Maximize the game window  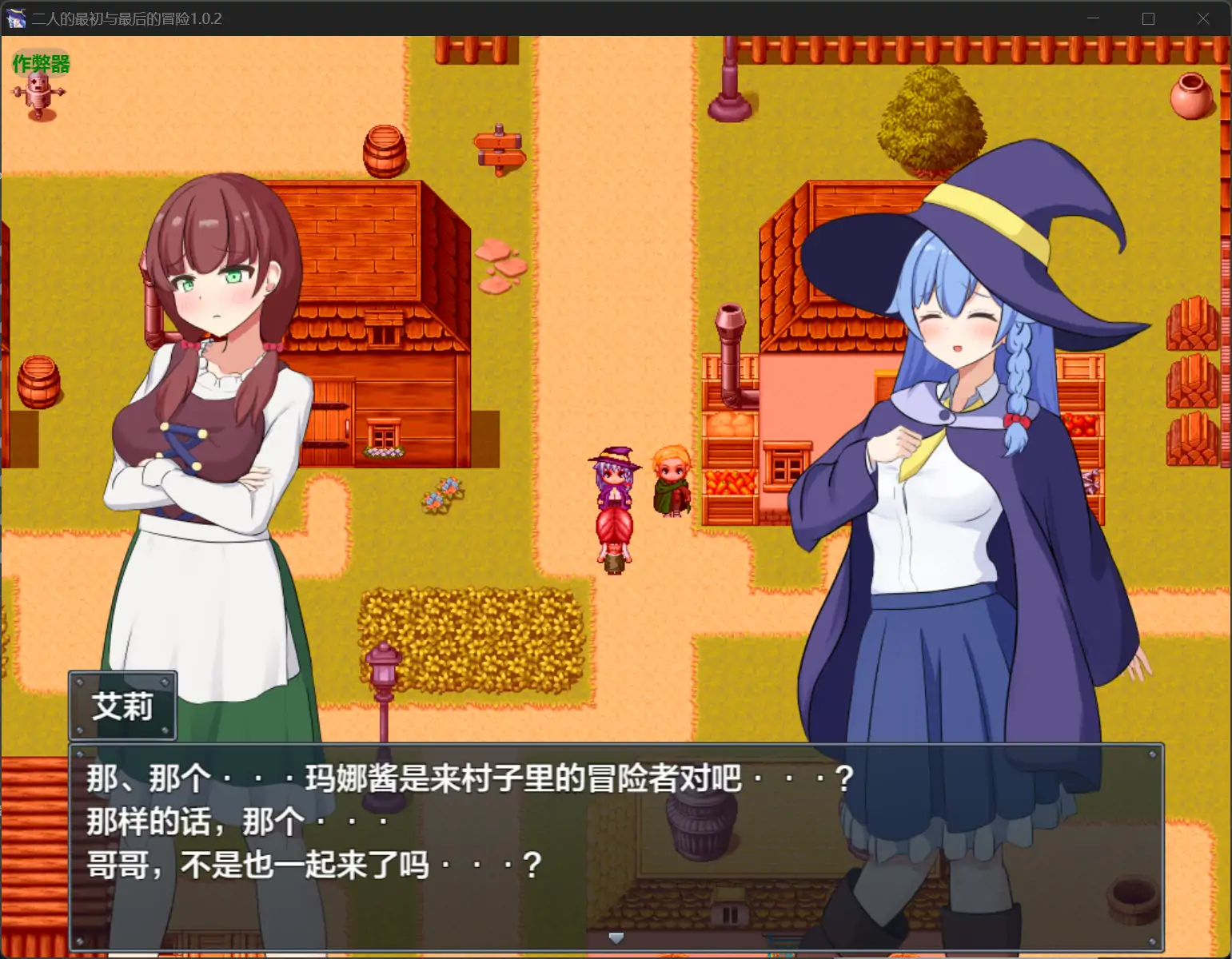point(1150,18)
